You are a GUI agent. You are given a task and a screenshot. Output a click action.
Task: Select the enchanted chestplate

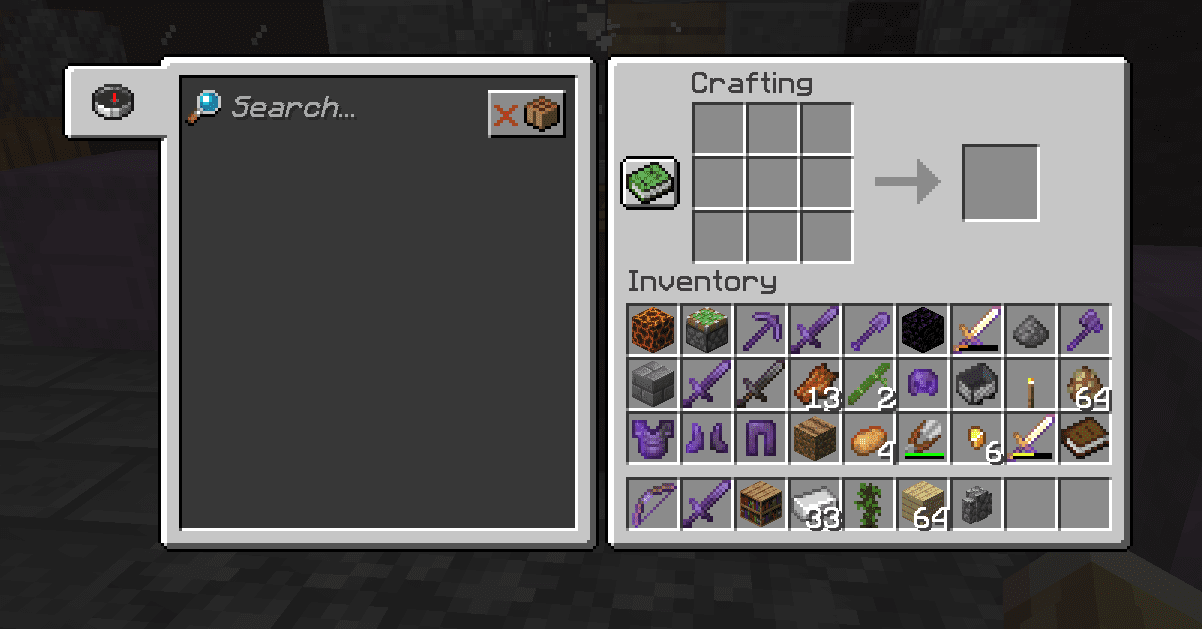[x=653, y=438]
